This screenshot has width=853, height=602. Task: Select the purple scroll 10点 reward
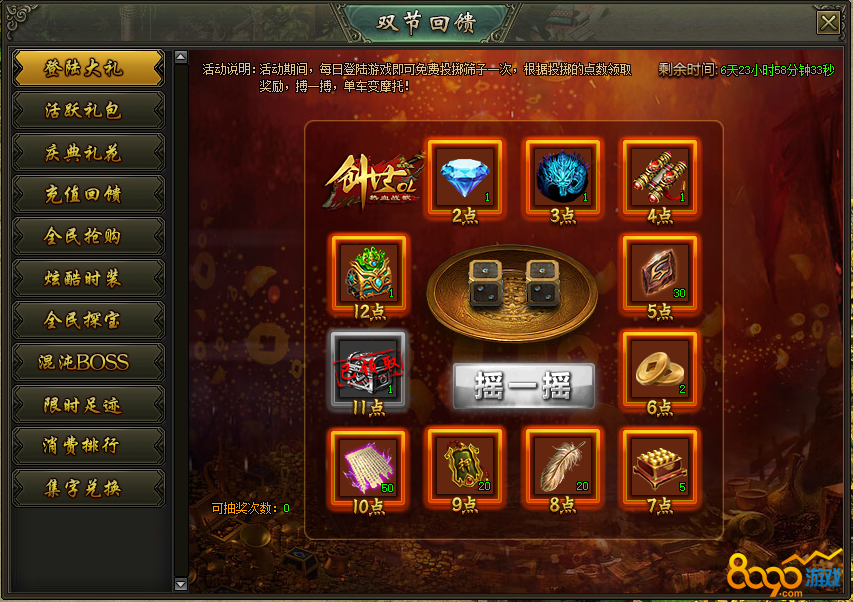367,466
